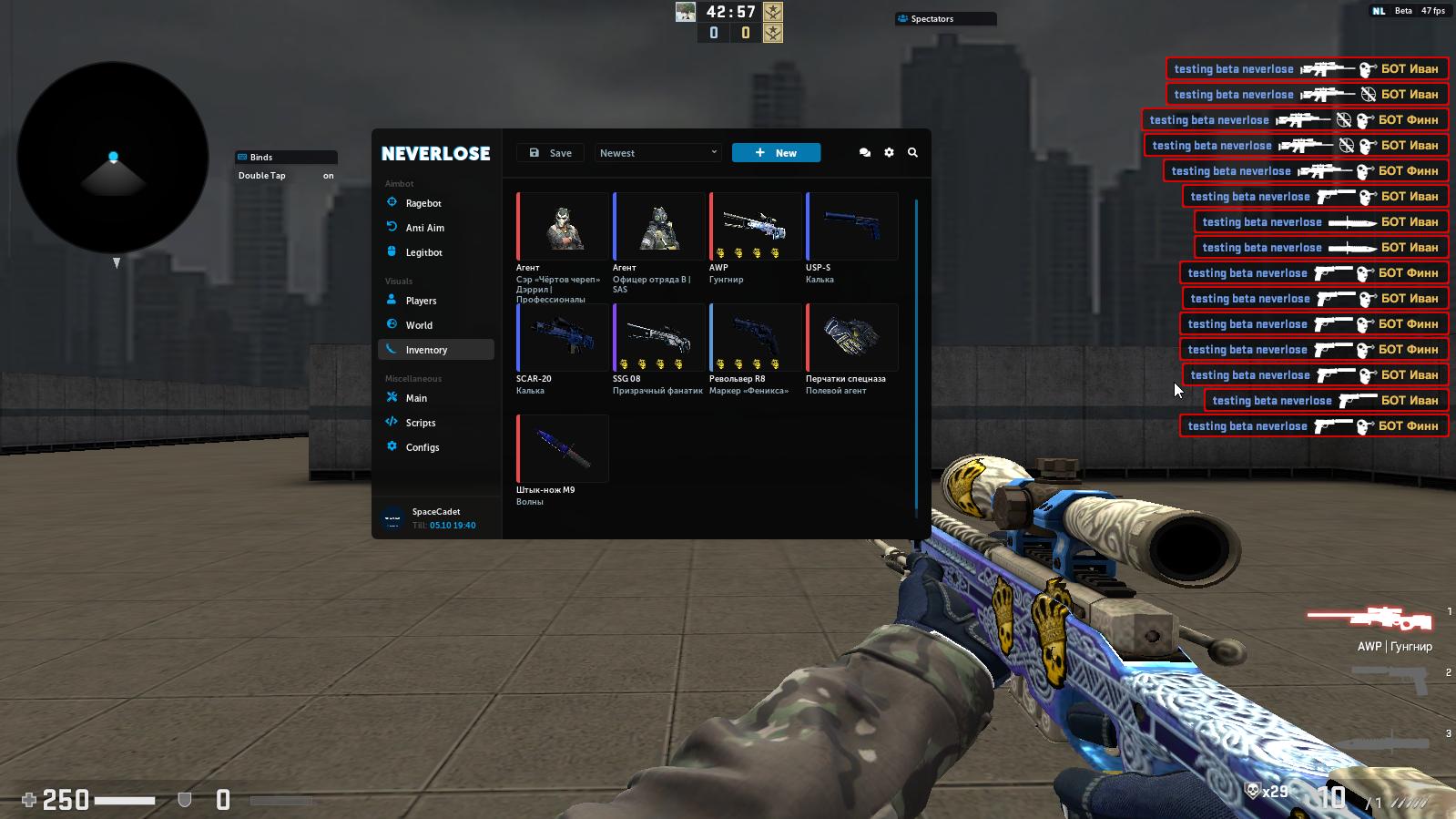Select the Ragebot crosshair icon

(392, 202)
